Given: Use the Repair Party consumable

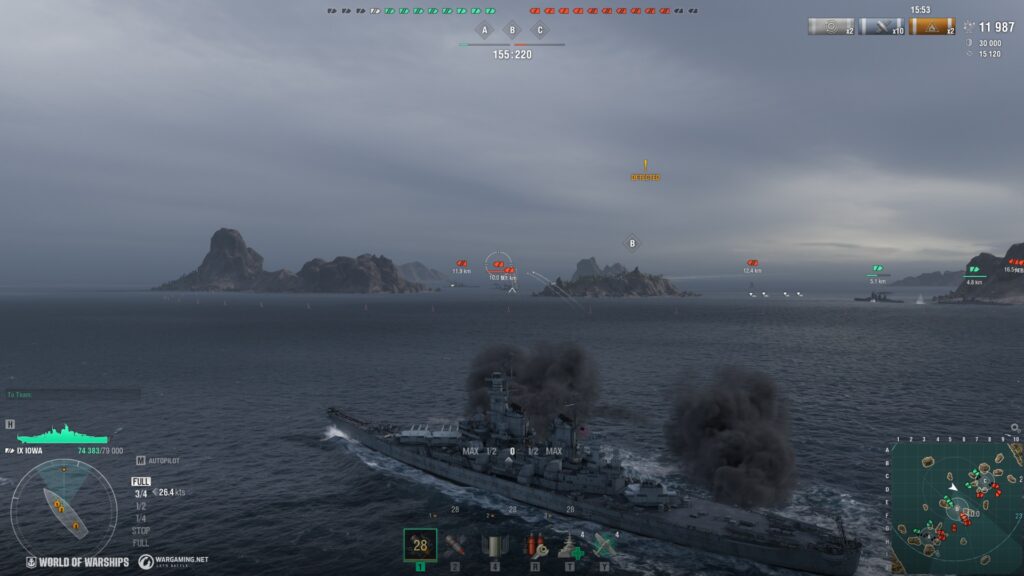Looking at the screenshot, I should (x=571, y=546).
